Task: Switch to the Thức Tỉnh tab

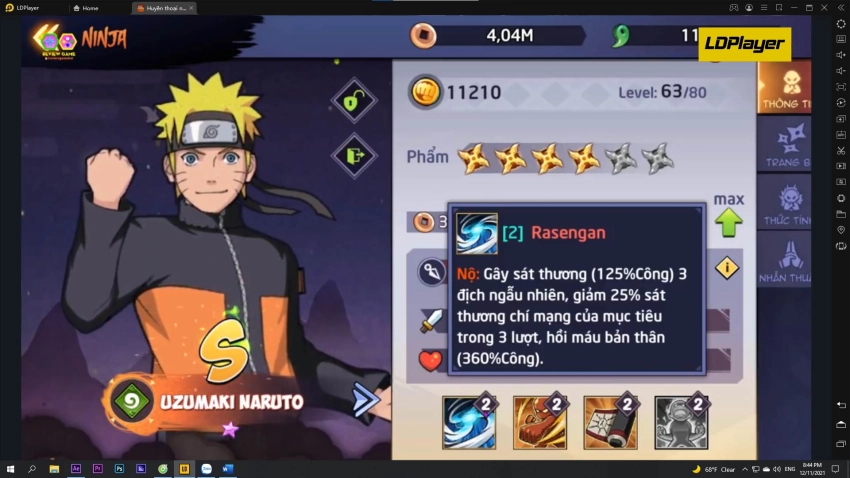Action: (x=785, y=203)
